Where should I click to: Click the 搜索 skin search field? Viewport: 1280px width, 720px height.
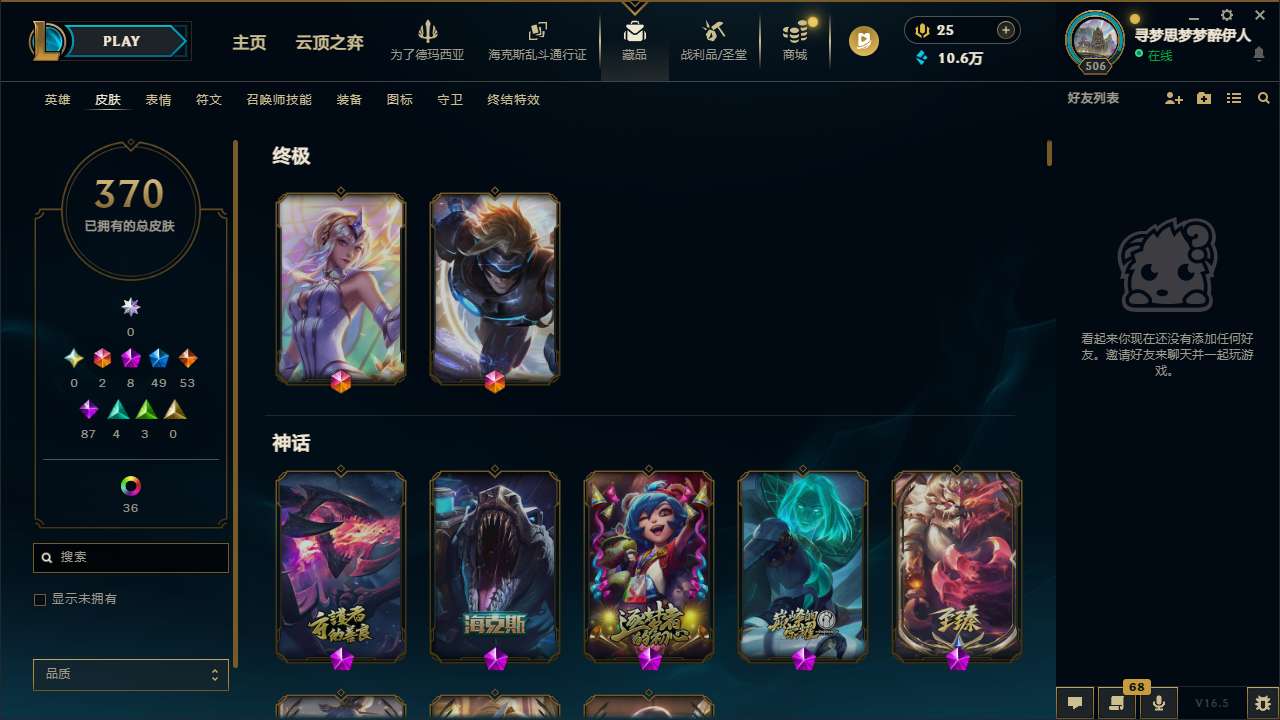point(130,557)
